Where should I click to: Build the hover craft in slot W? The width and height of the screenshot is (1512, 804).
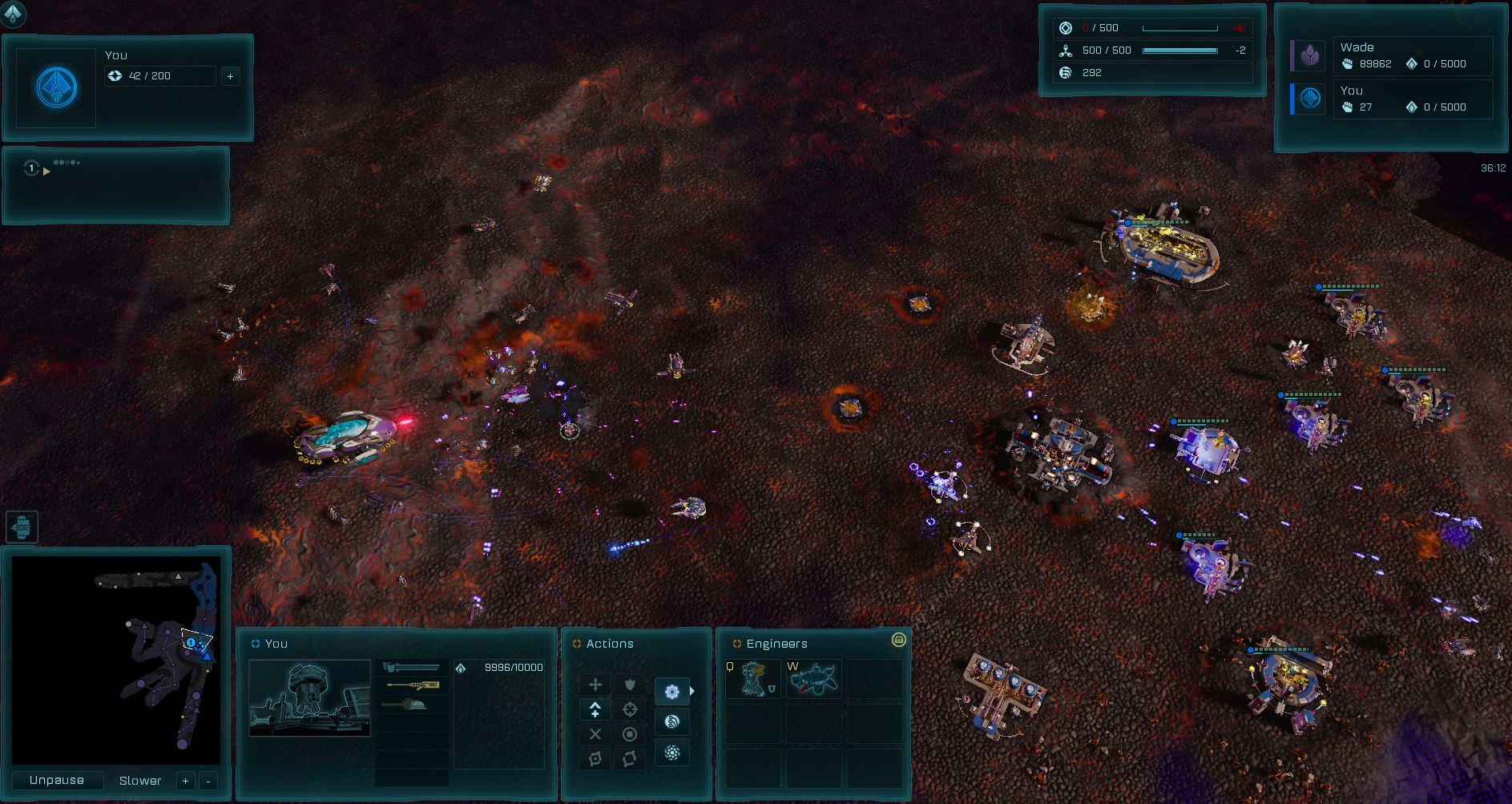[813, 679]
